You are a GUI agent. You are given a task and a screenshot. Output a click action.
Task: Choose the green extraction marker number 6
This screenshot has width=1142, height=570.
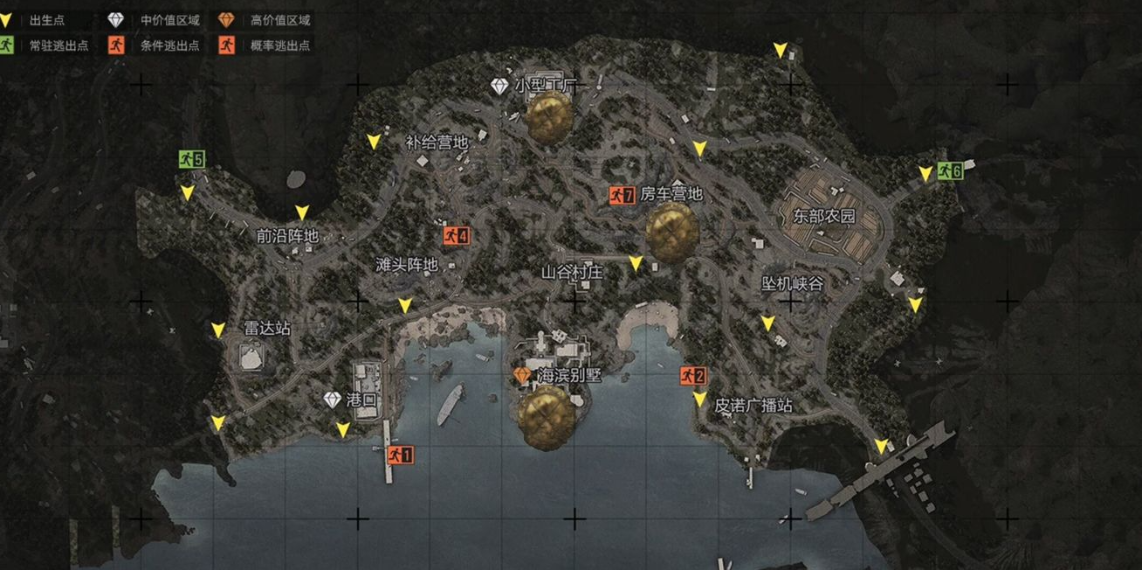tap(949, 171)
